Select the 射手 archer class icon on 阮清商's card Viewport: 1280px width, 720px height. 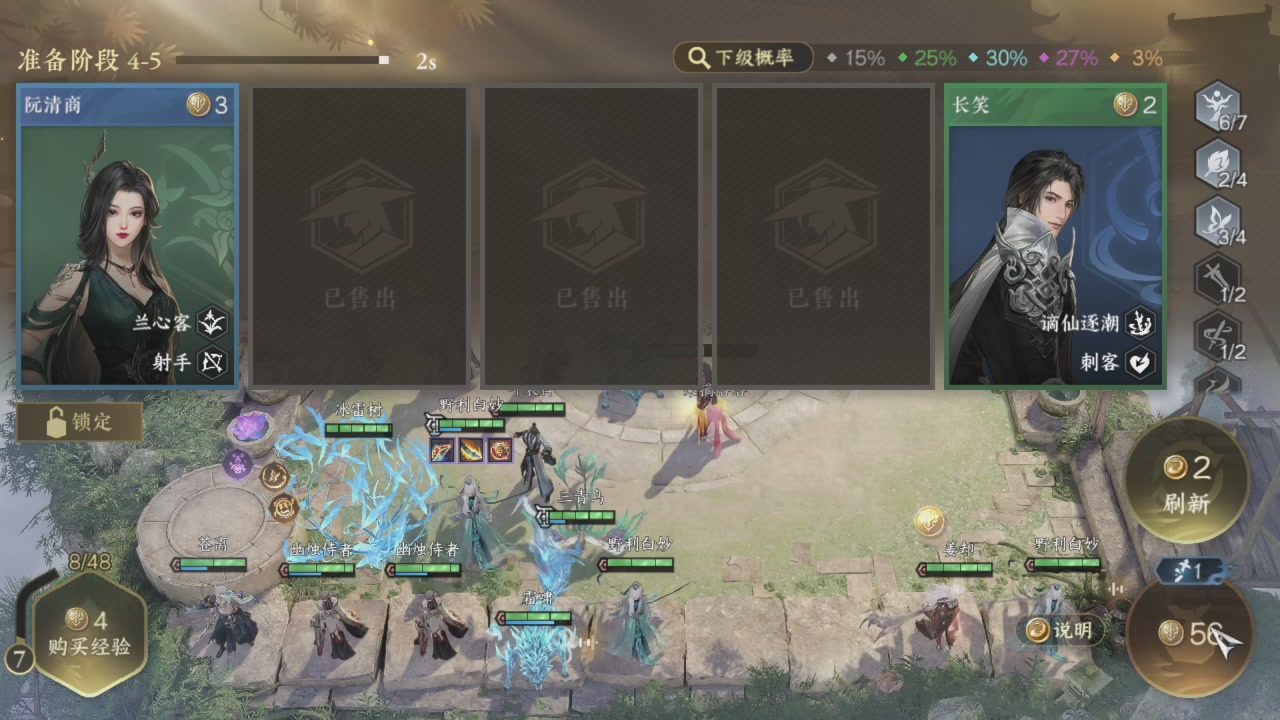[x=213, y=363]
